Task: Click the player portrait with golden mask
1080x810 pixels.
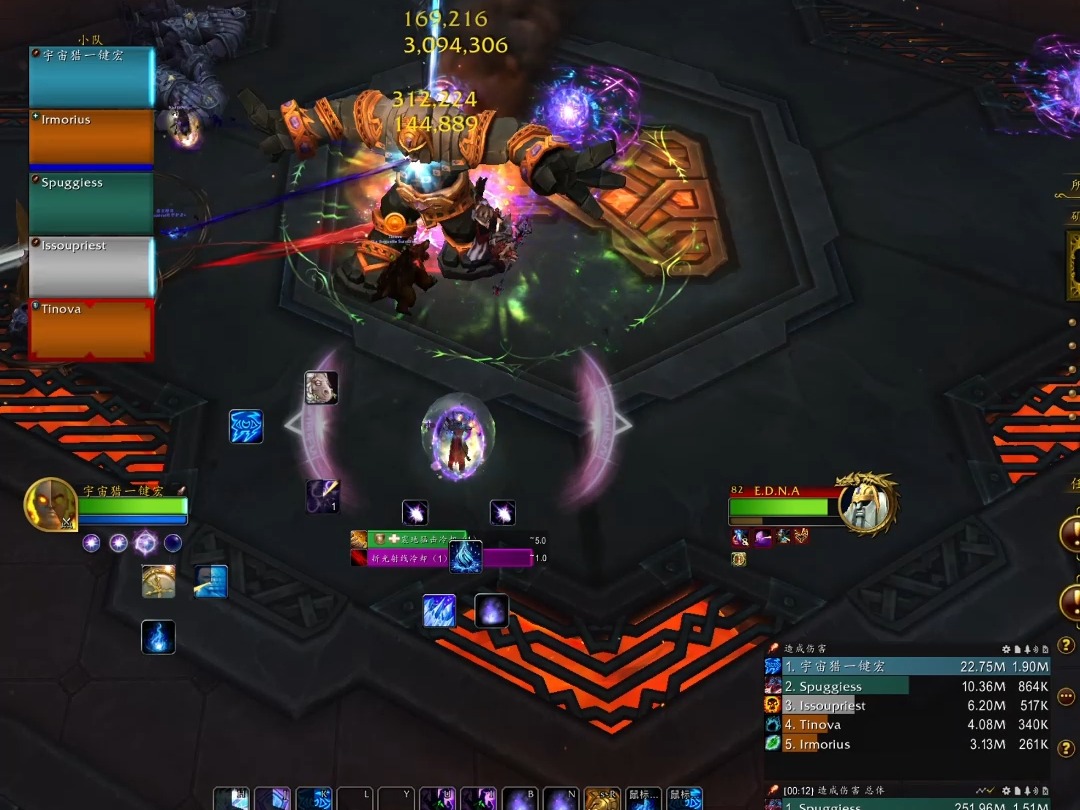Action: click(50, 504)
